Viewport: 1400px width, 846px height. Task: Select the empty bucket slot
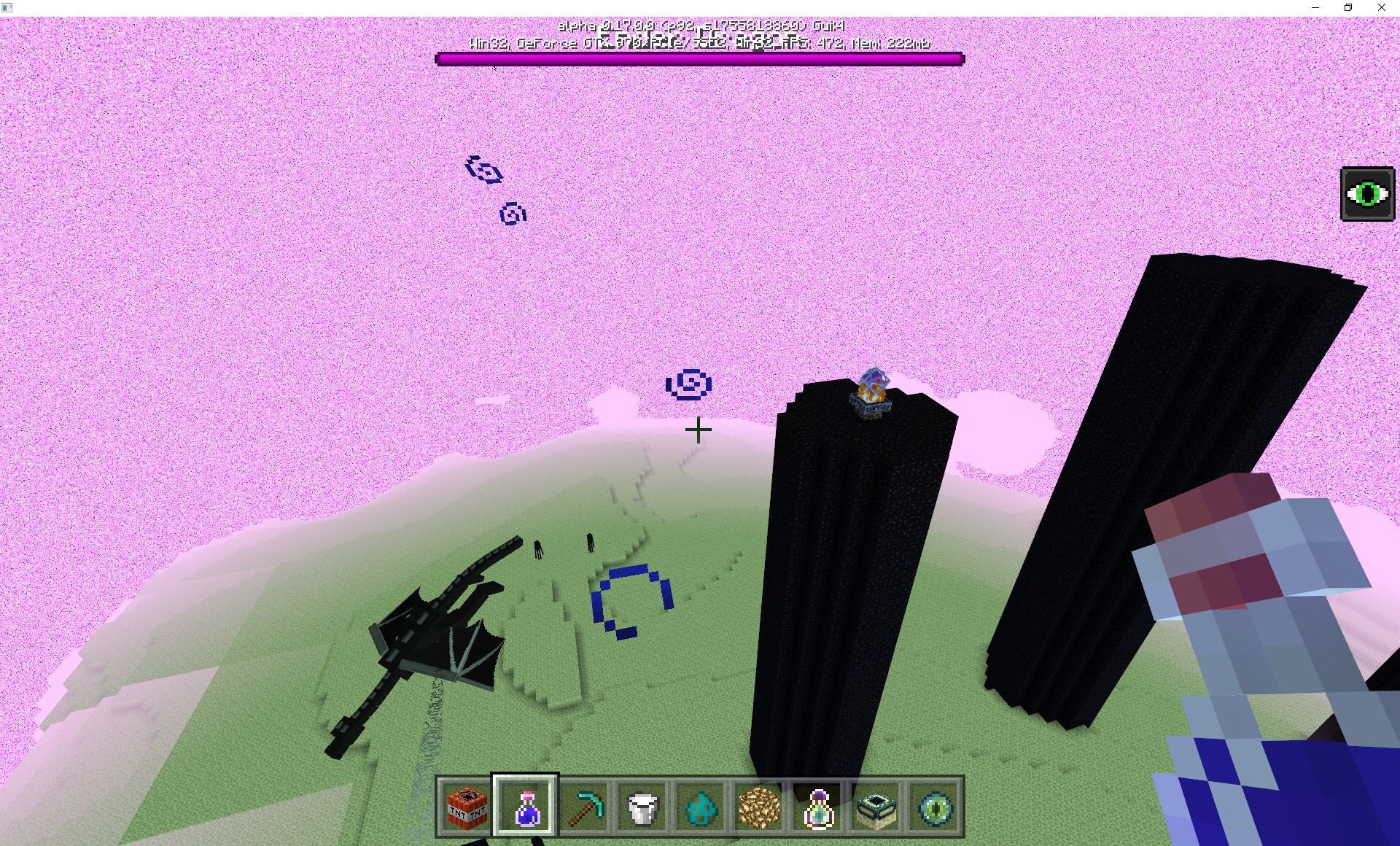(642, 806)
